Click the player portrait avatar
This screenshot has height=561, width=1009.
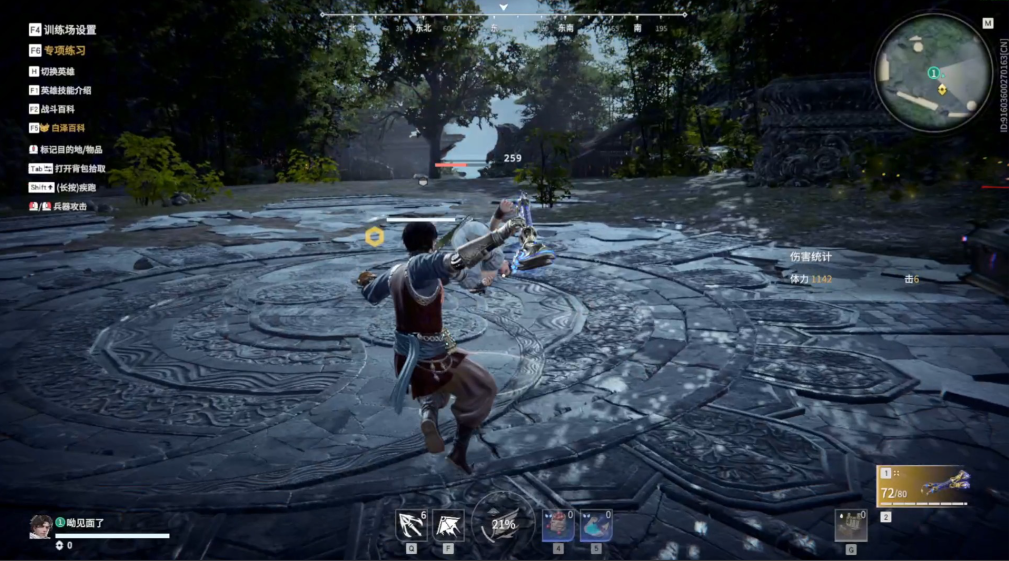41,527
